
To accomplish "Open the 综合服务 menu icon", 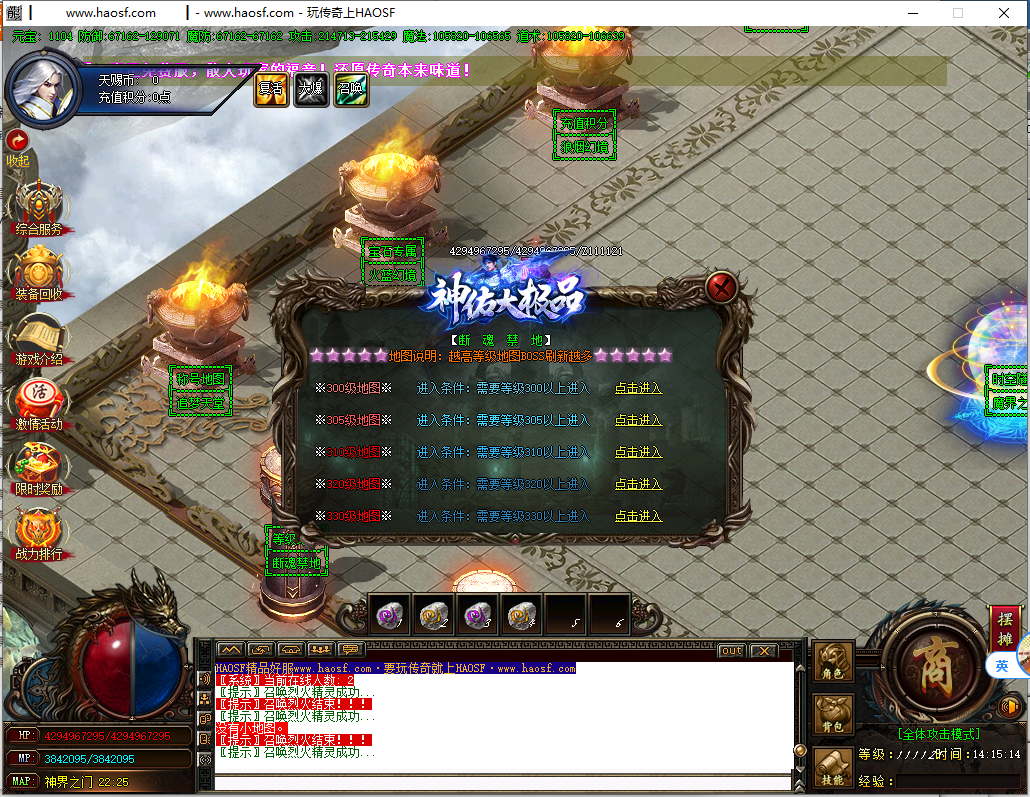I will click(38, 206).
